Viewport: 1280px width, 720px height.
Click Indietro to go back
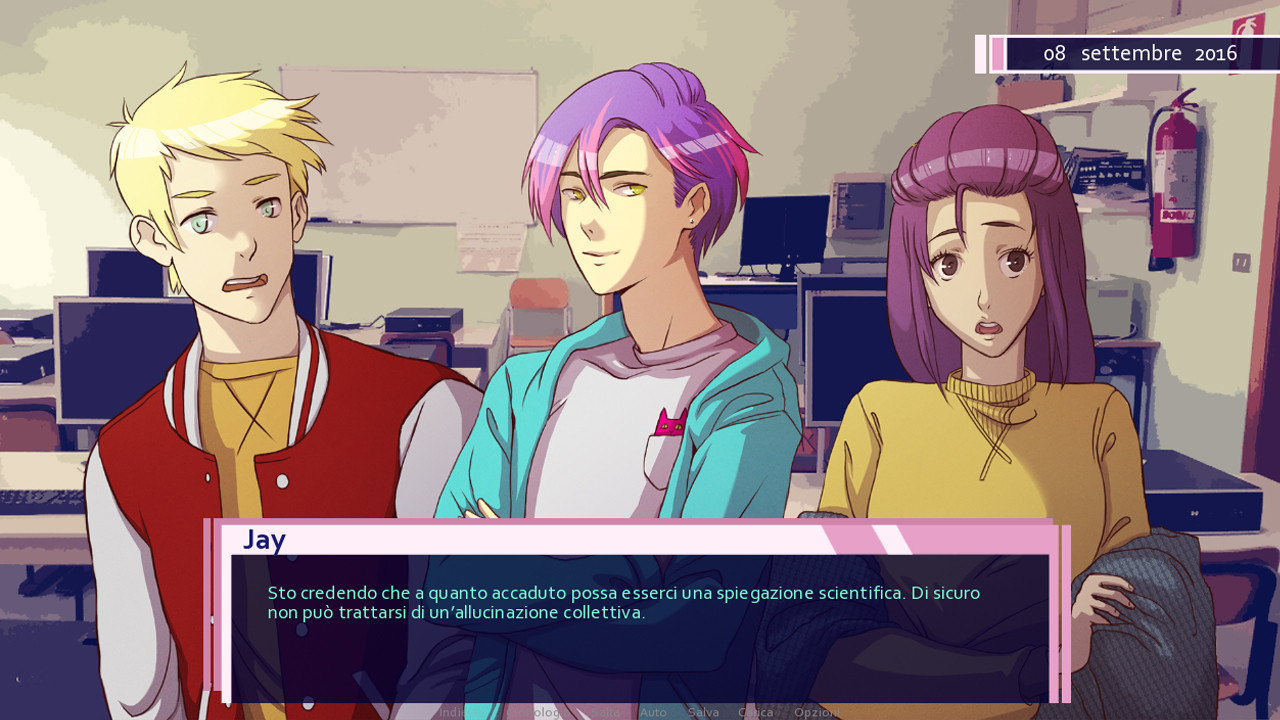pyautogui.click(x=456, y=712)
